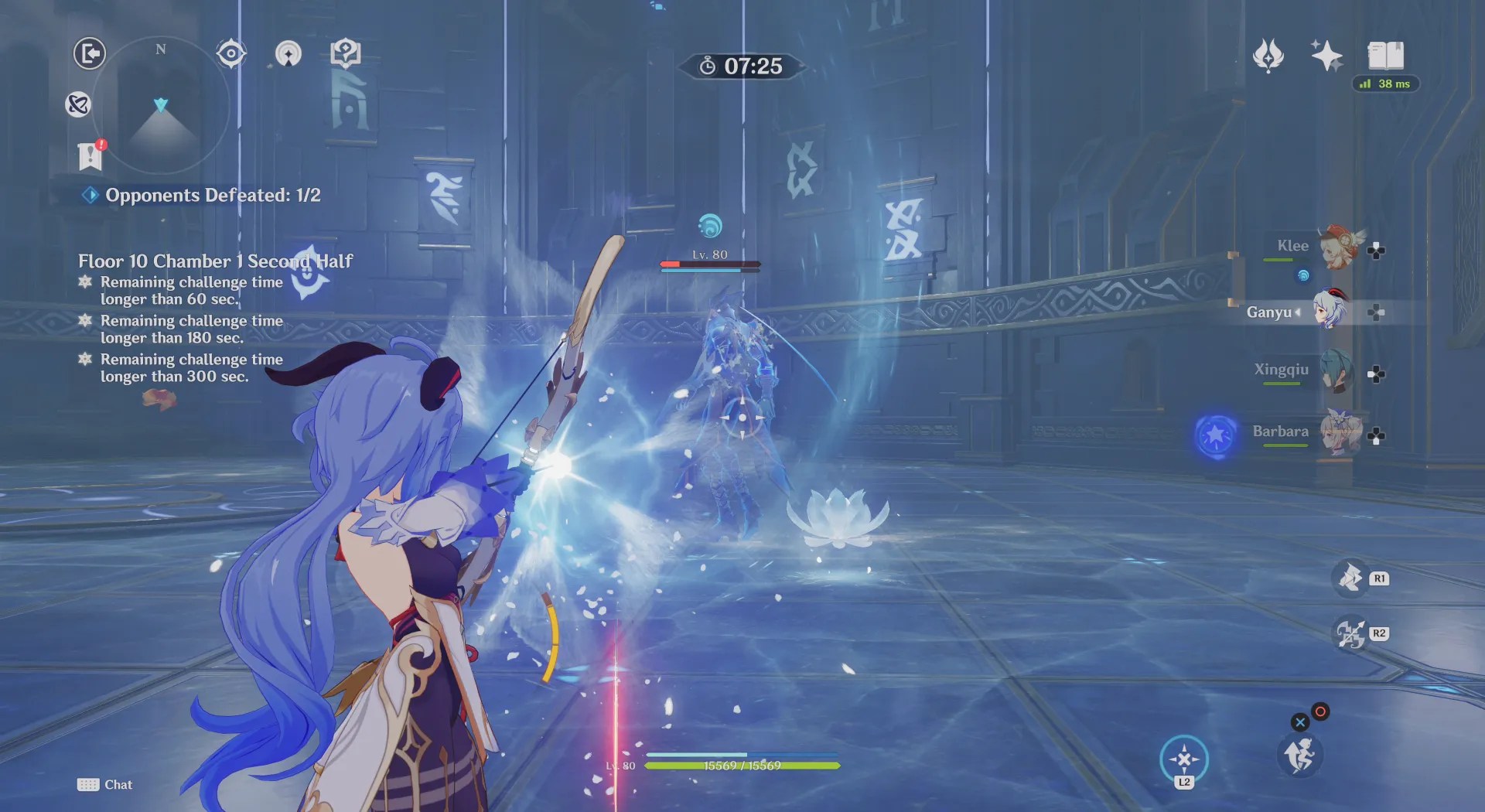
Task: Expand the arrow next to Ganyu's name
Action: [1297, 312]
